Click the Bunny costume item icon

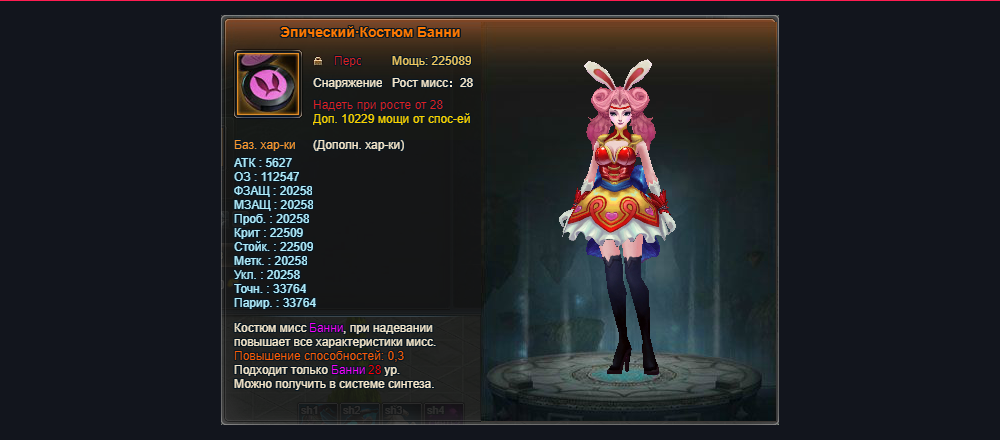(x=267, y=84)
